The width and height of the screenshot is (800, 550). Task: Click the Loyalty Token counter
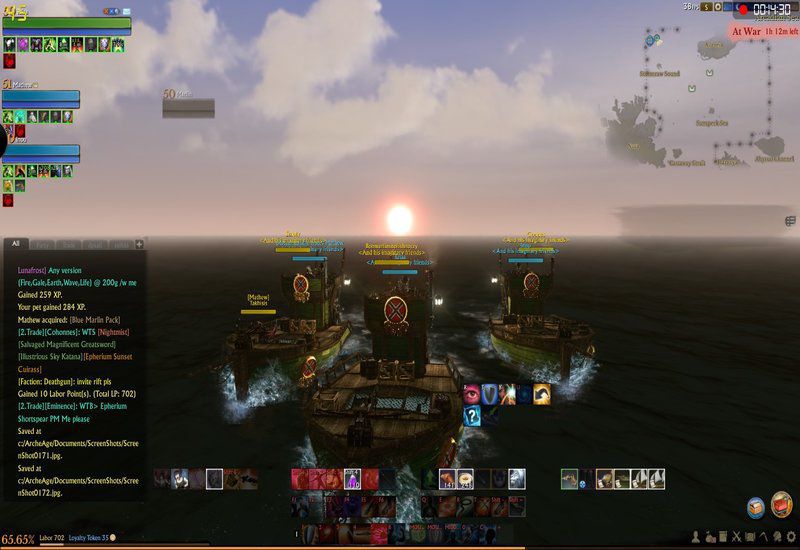(90, 538)
